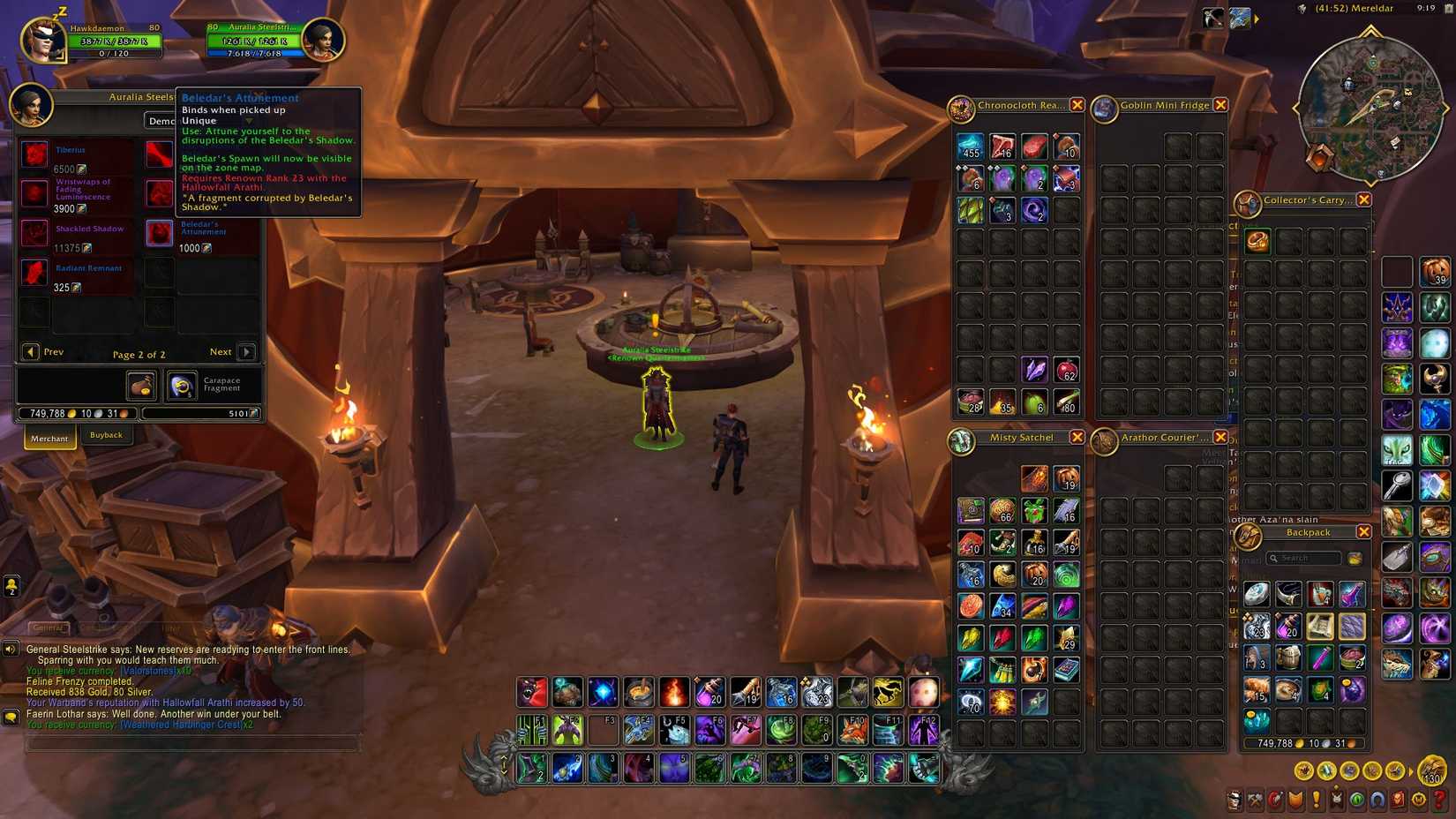The height and width of the screenshot is (819, 1456).
Task: Open Group Finder with the green eye icon
Action: [x=1356, y=800]
